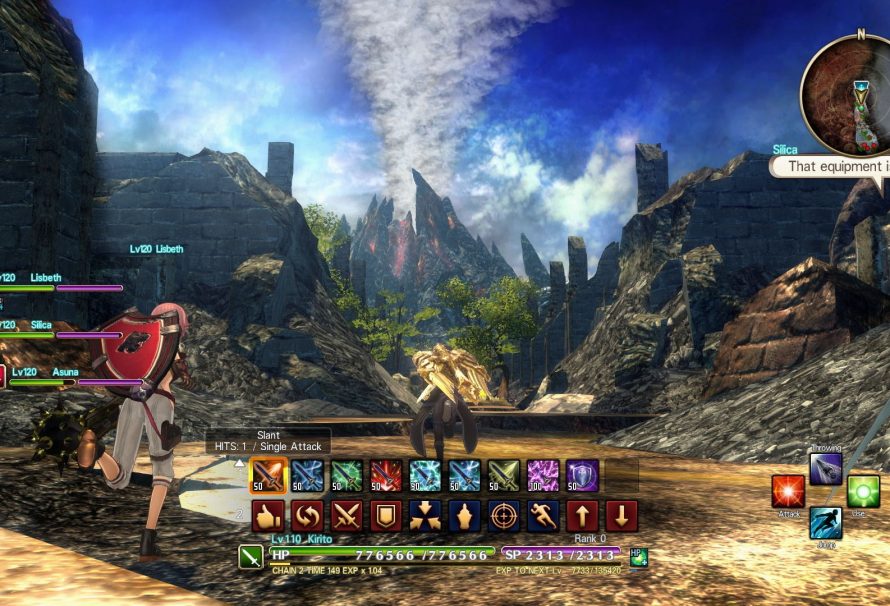Activate the three converging arrows command
This screenshot has height=606, width=890.
point(425,516)
